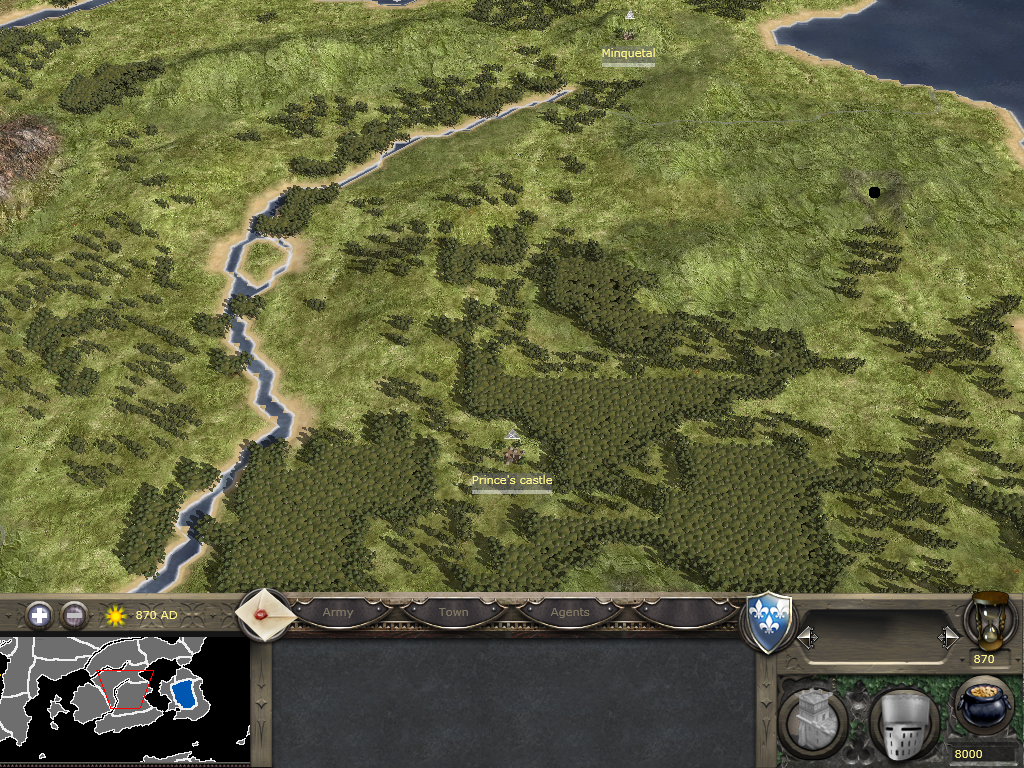End turn with the hourglass button

coord(990,619)
